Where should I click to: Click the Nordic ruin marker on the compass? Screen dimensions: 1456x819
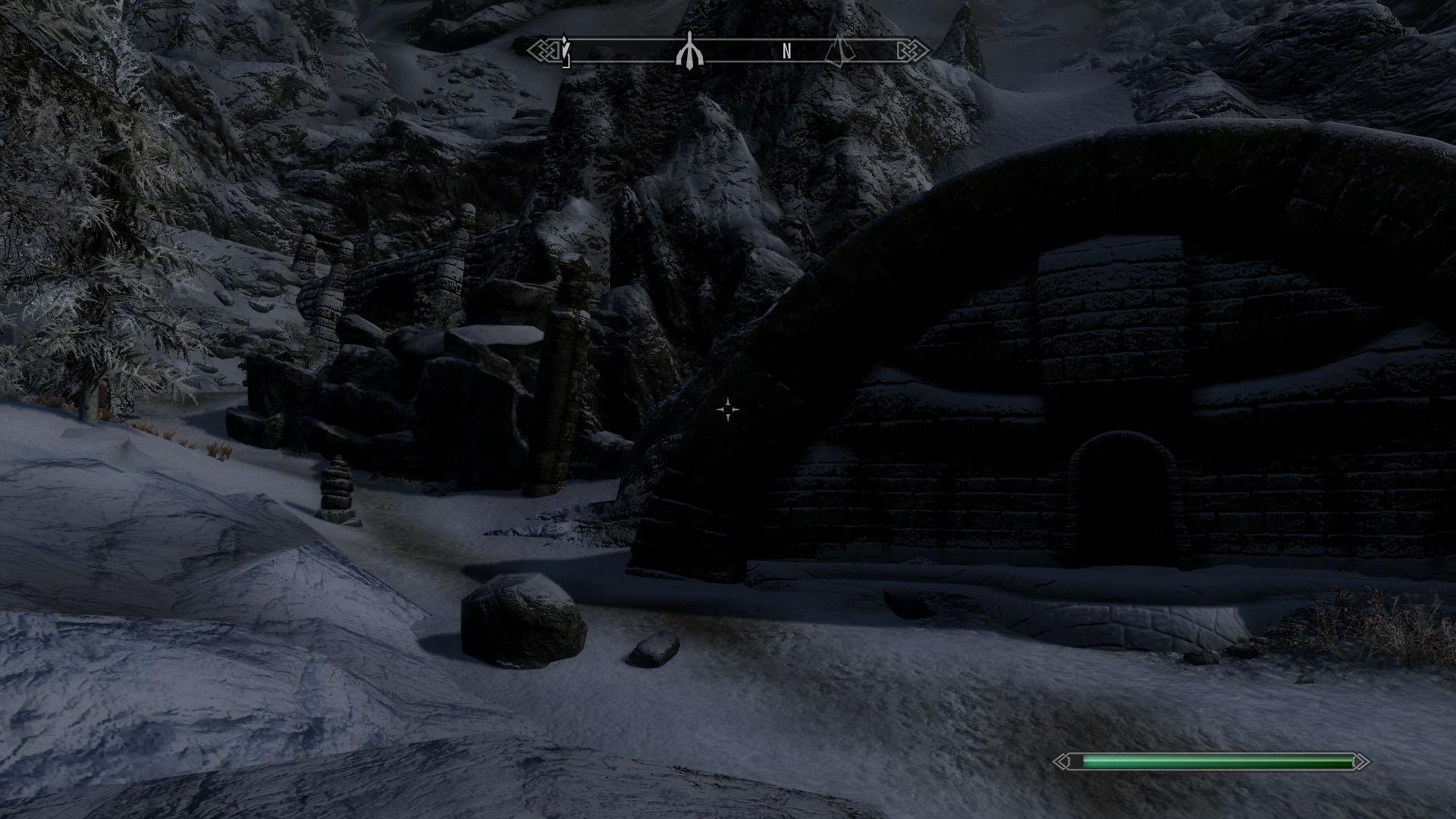(x=689, y=52)
